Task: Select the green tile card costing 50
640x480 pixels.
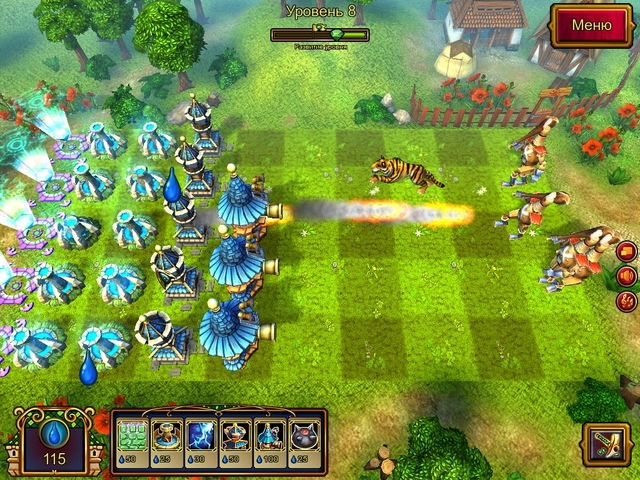Action: coord(133,436)
